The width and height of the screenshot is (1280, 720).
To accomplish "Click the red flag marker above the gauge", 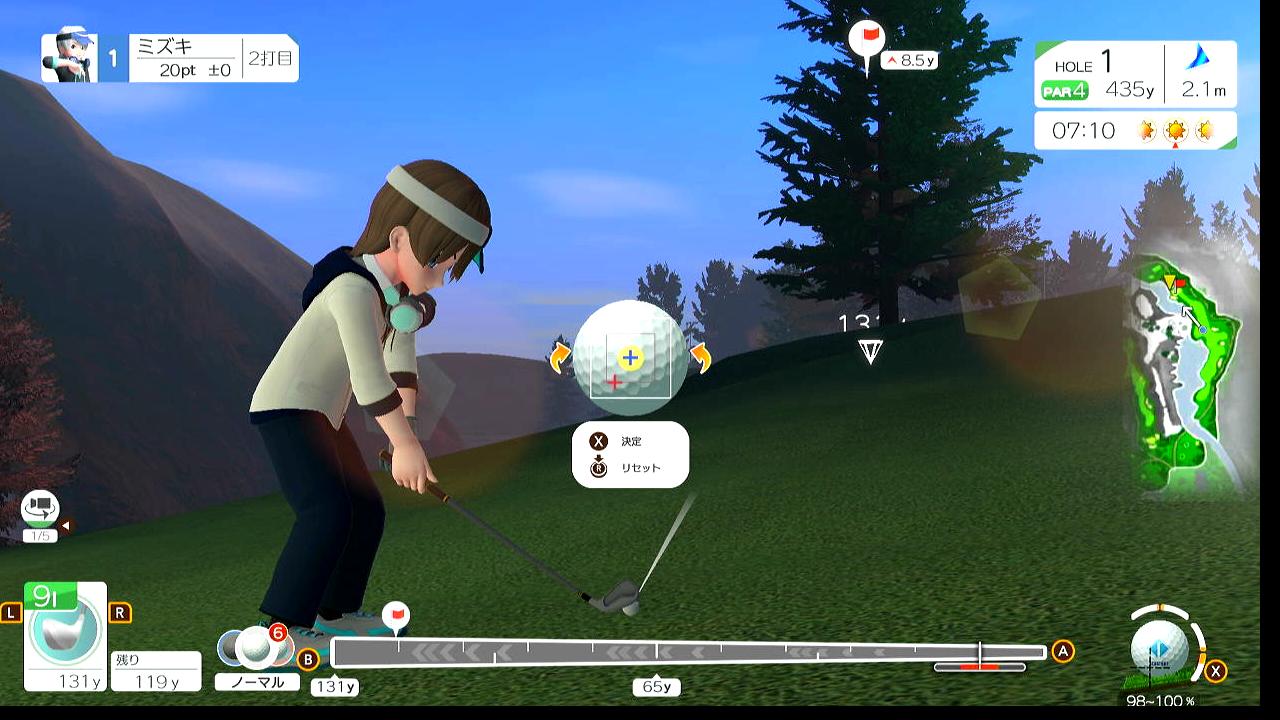I will [396, 614].
